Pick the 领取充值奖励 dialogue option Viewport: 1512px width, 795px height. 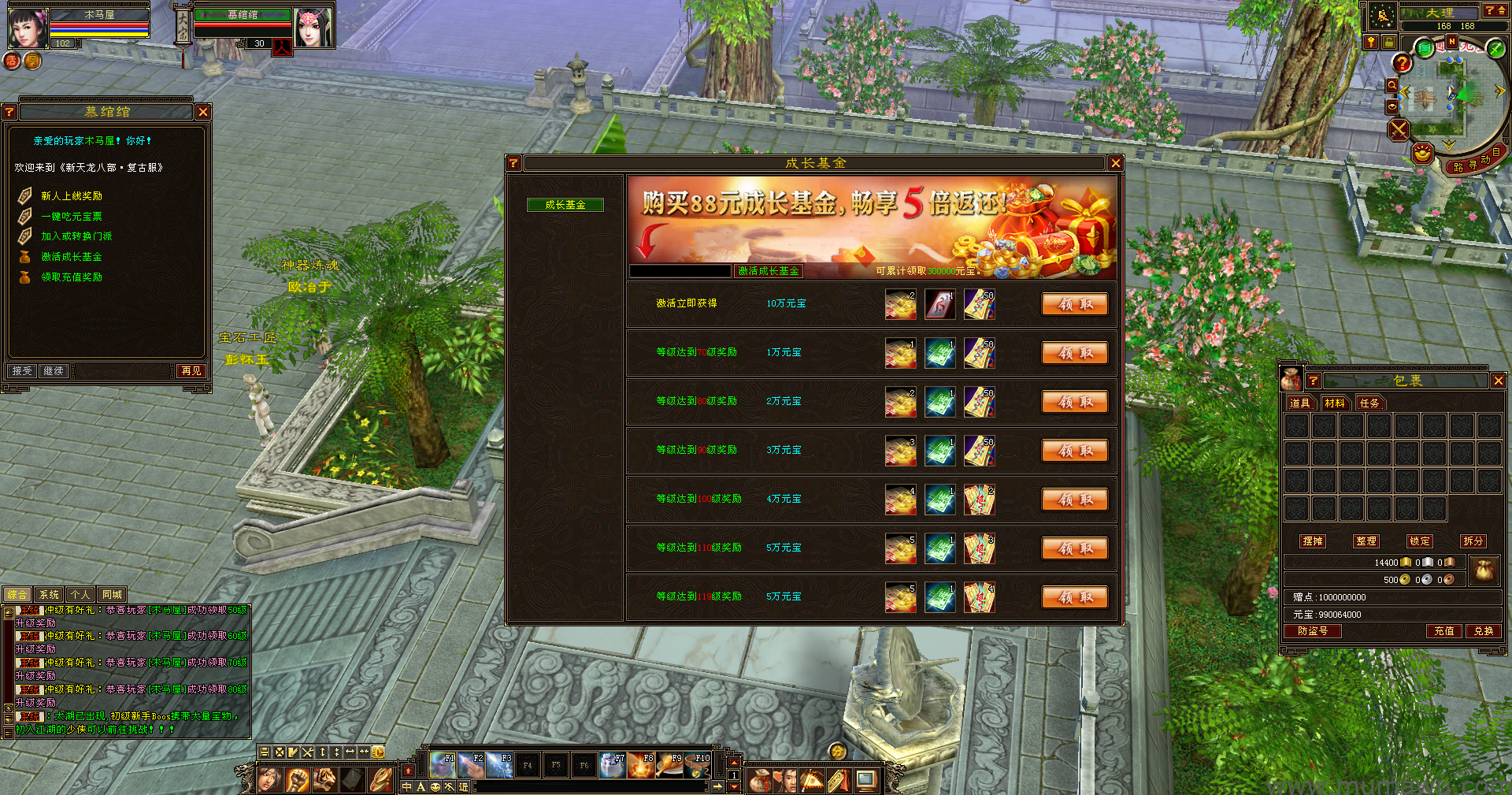point(72,277)
